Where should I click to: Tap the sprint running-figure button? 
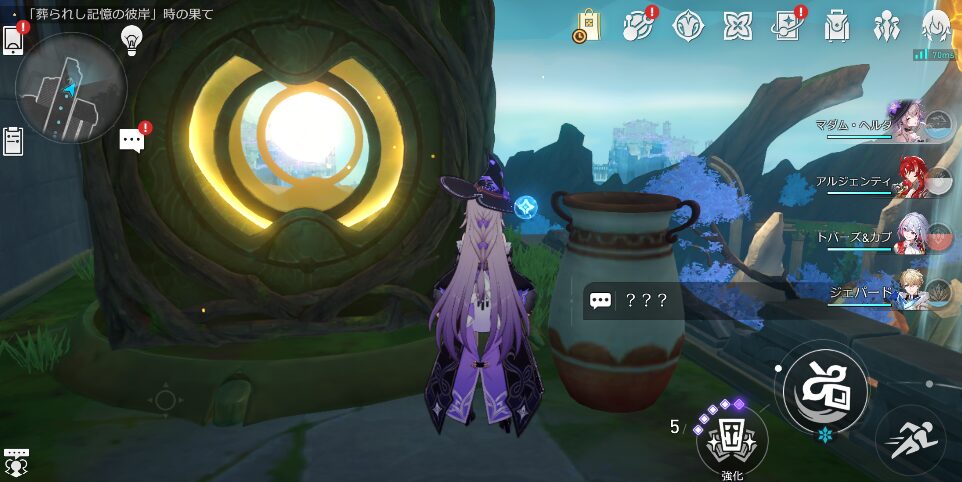910,440
